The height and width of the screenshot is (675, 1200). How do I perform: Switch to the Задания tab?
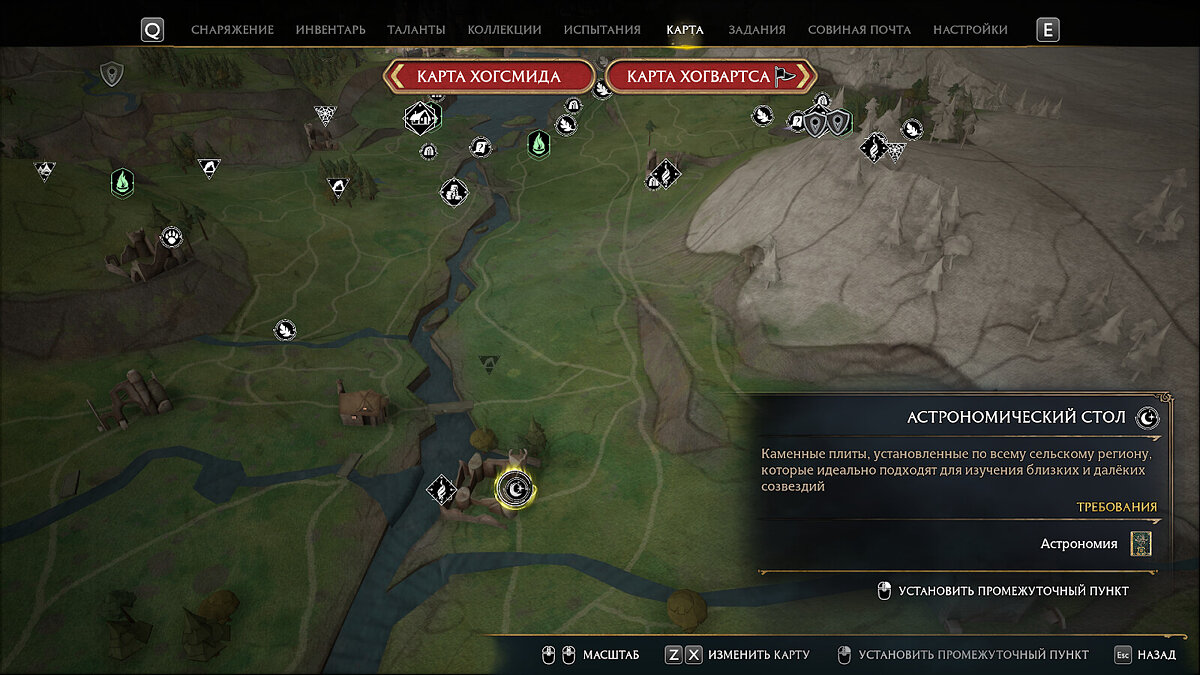point(757,30)
